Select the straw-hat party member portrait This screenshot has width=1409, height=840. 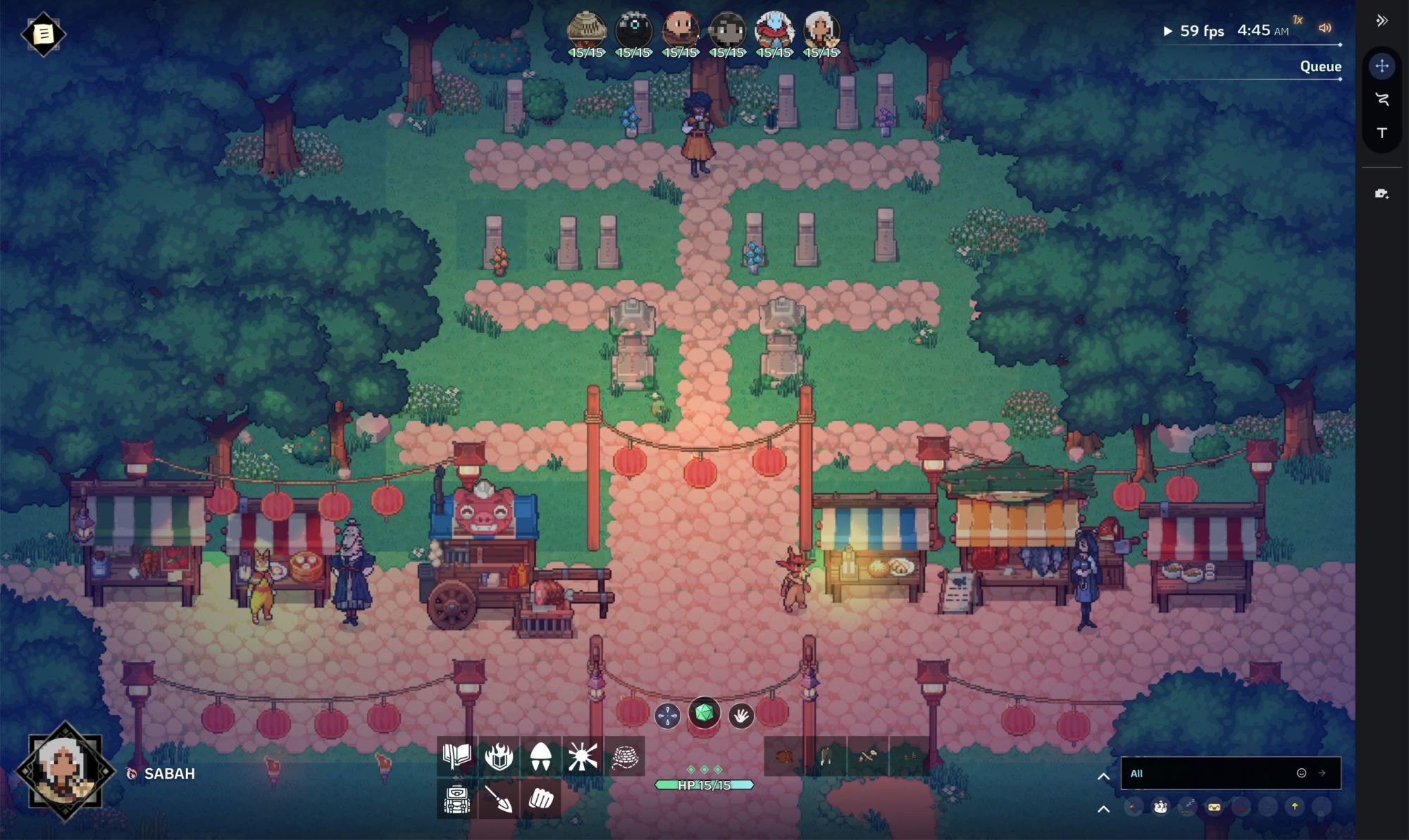click(586, 31)
